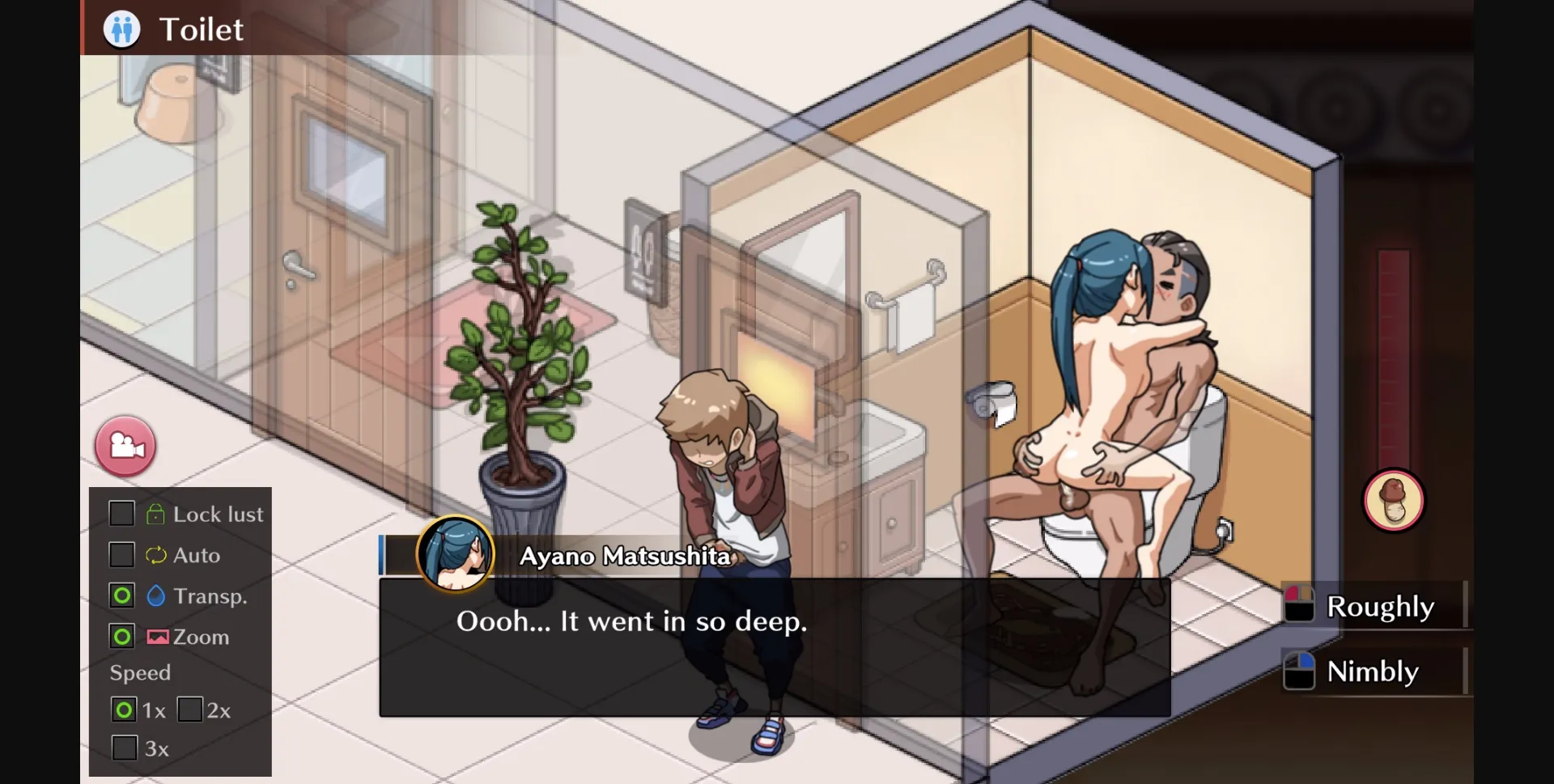The width and height of the screenshot is (1554, 784).
Task: Click Ayano Matsushita's portrait
Action: click(456, 553)
